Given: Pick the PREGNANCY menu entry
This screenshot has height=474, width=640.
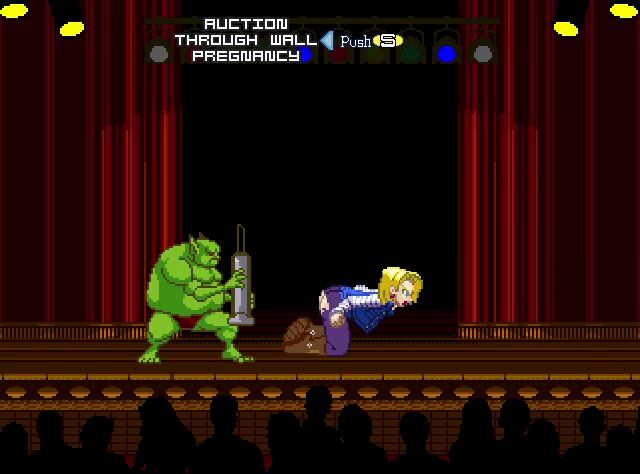Looking at the screenshot, I should tap(245, 56).
